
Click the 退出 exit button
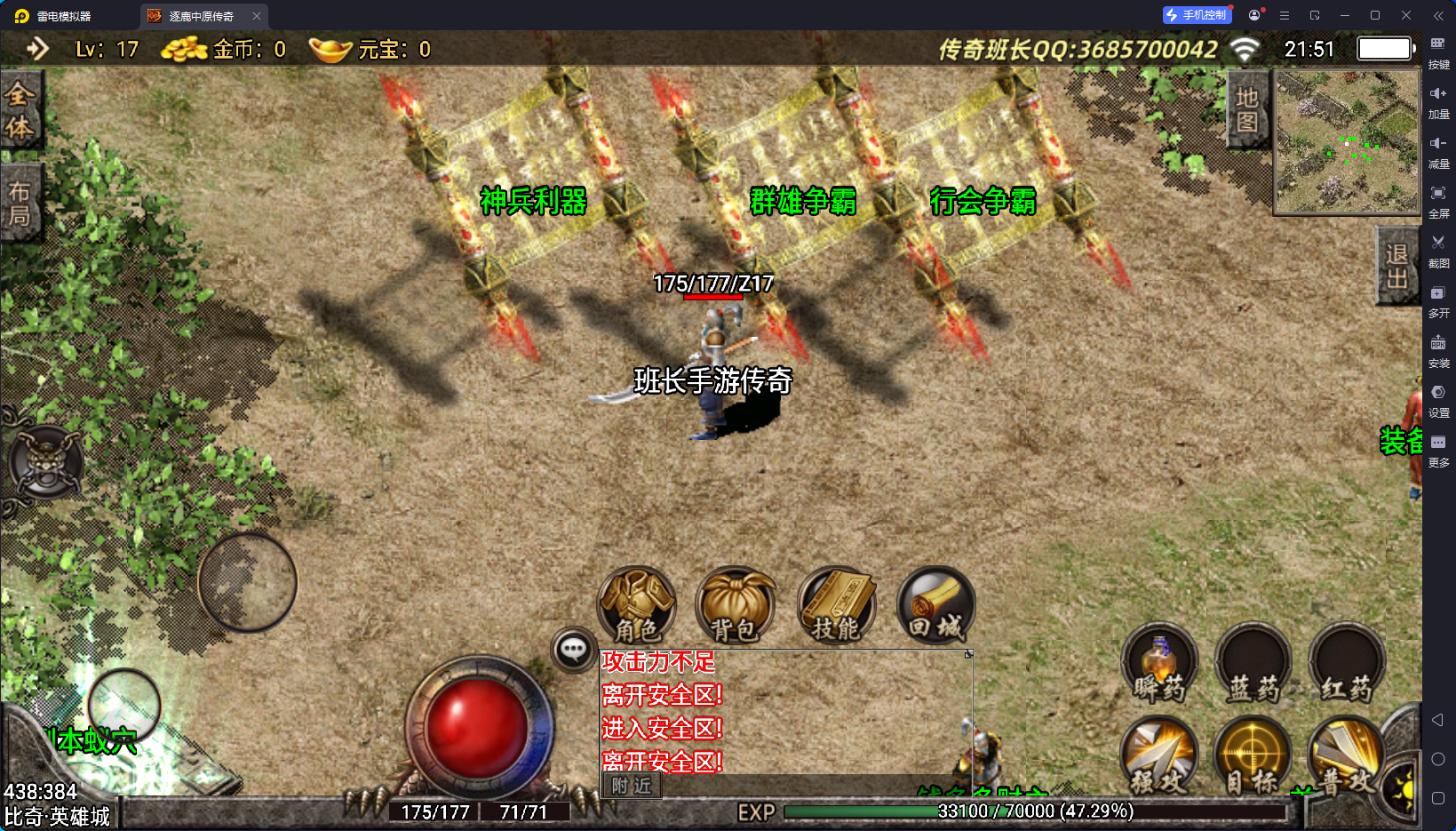point(1396,266)
